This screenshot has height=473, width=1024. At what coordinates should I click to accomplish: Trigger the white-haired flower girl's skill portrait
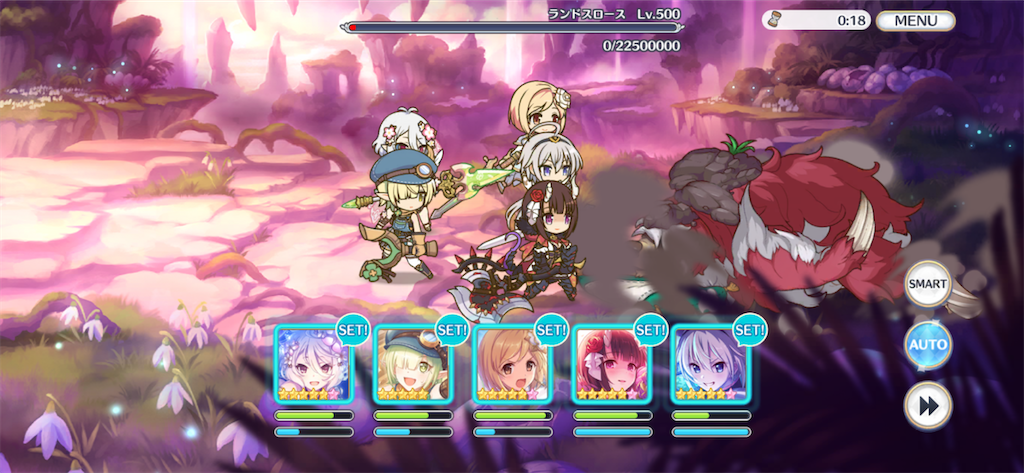314,364
